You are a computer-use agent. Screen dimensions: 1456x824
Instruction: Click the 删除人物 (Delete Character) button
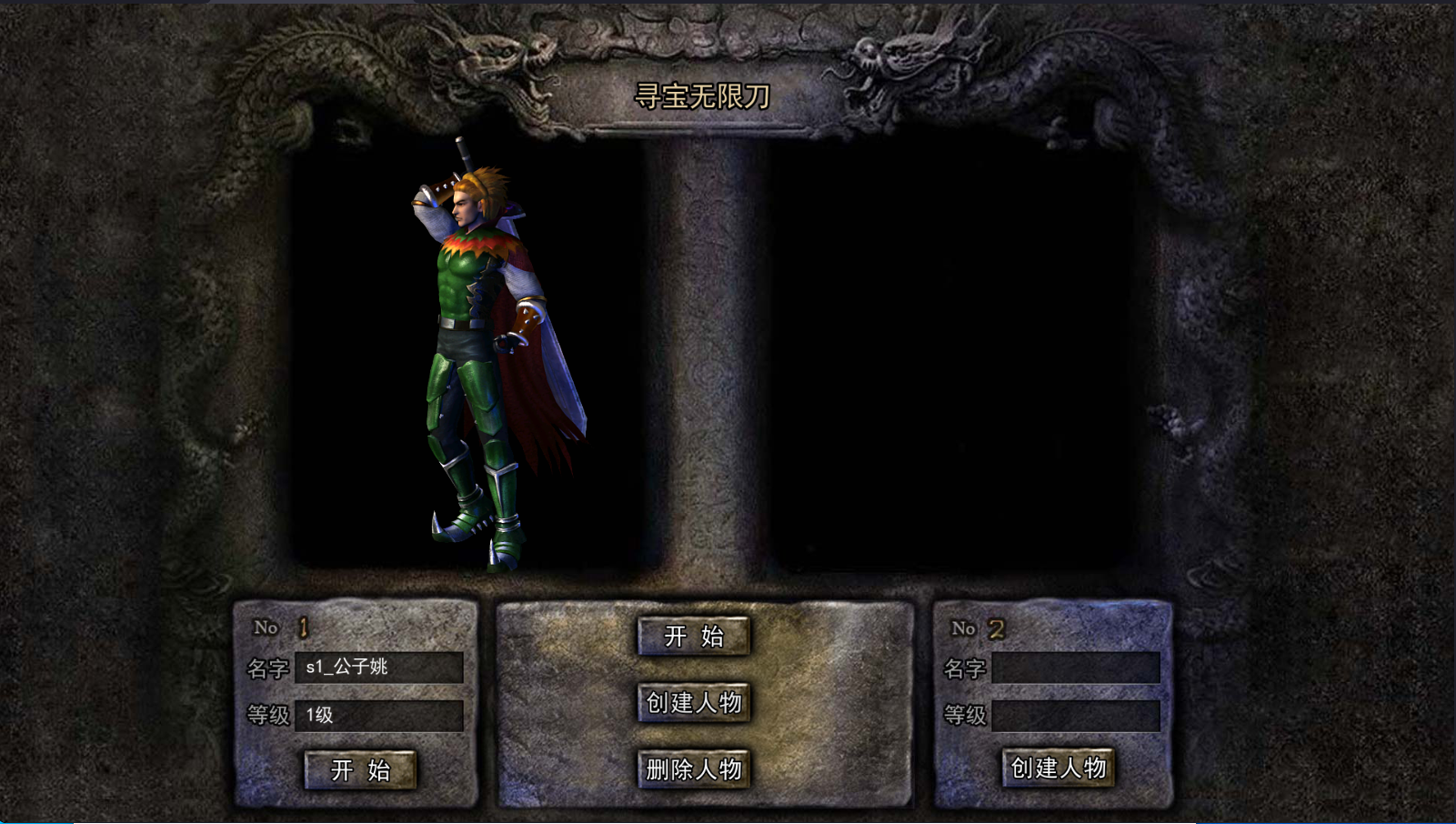click(696, 769)
